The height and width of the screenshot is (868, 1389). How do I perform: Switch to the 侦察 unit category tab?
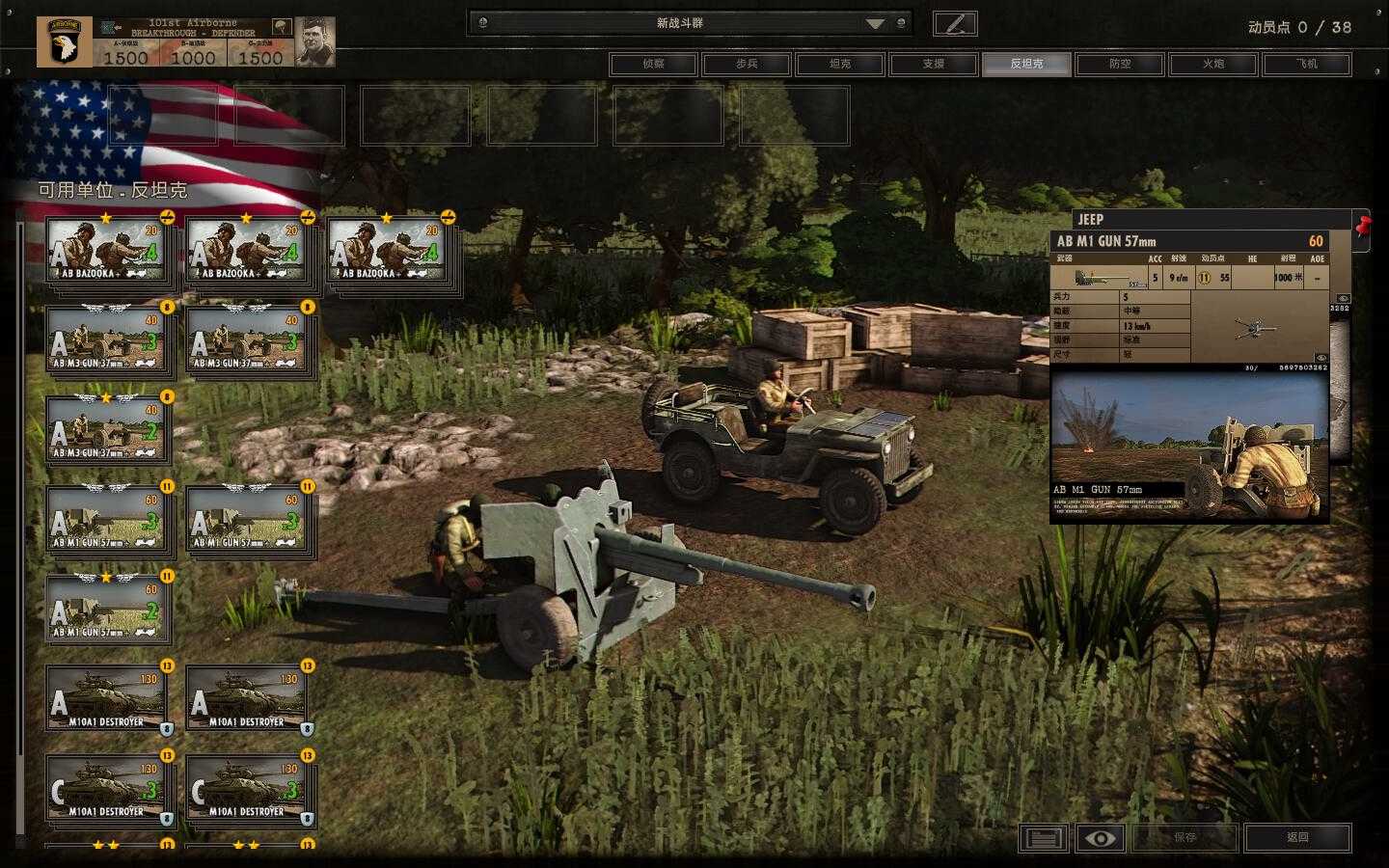[653, 64]
